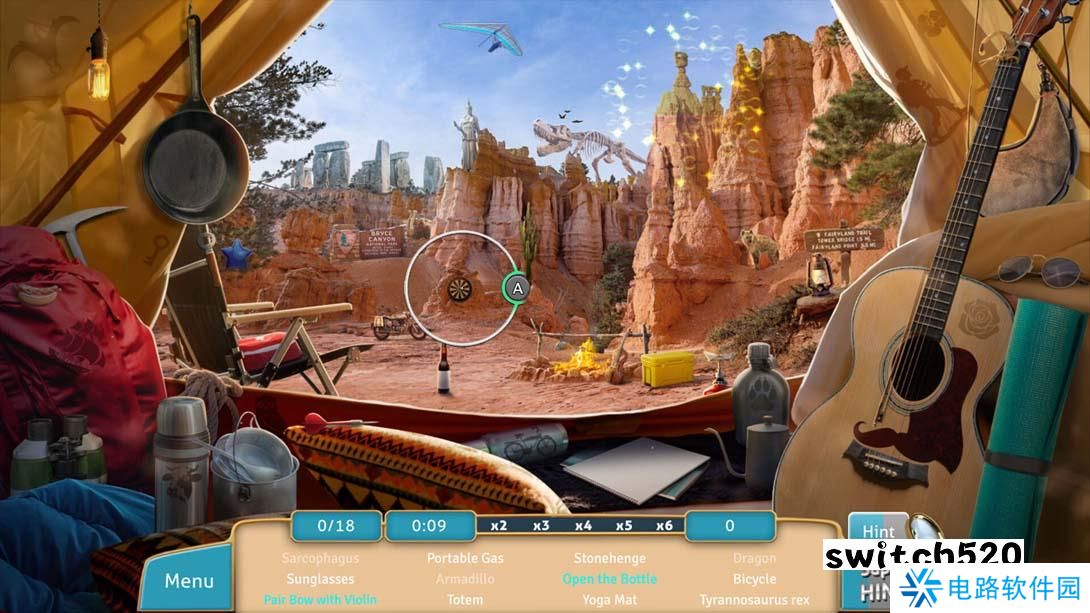1090x613 pixels.
Task: Select the Stonehenge list entry
Action: (609, 558)
